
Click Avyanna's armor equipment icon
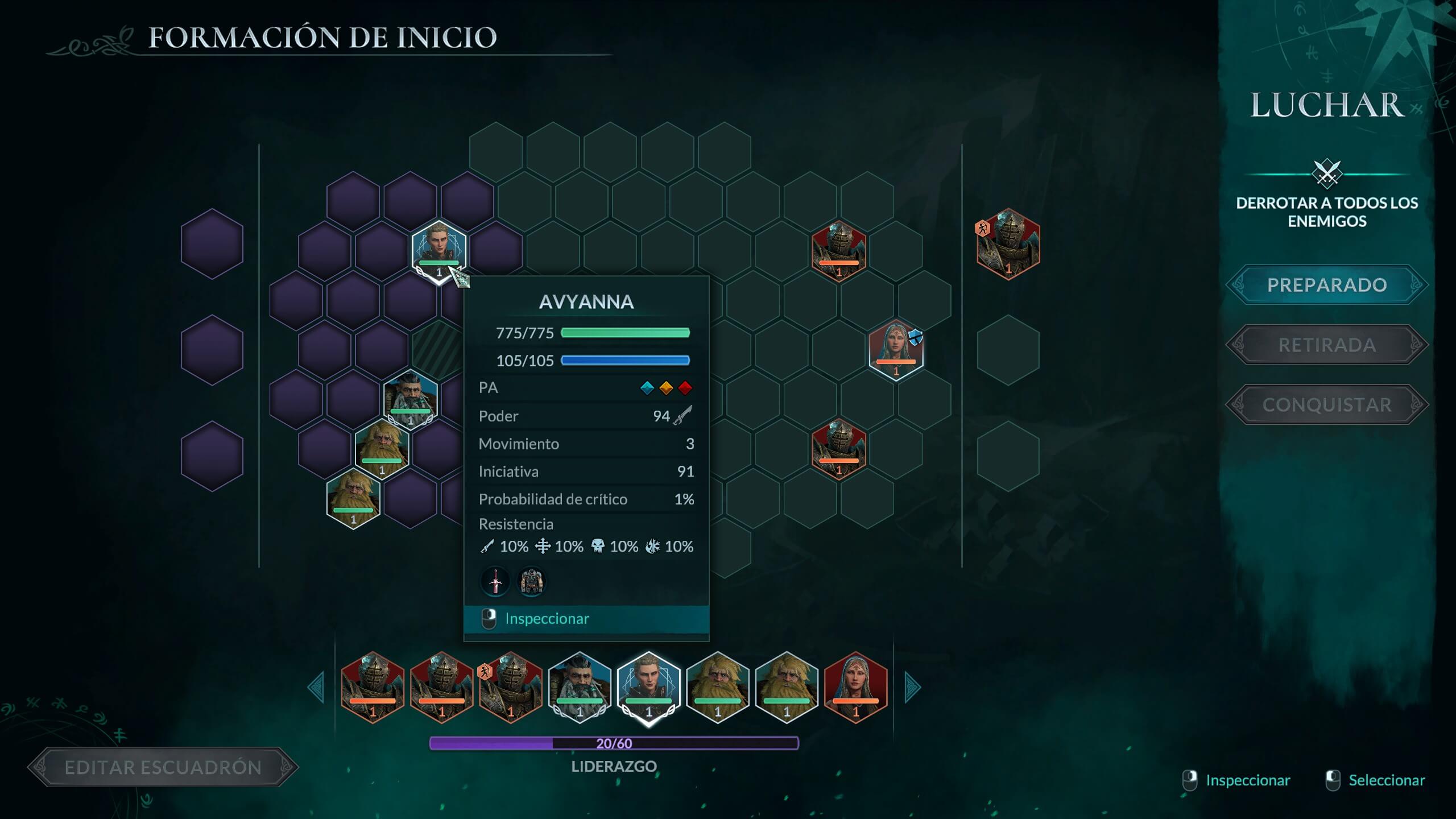coord(531,581)
